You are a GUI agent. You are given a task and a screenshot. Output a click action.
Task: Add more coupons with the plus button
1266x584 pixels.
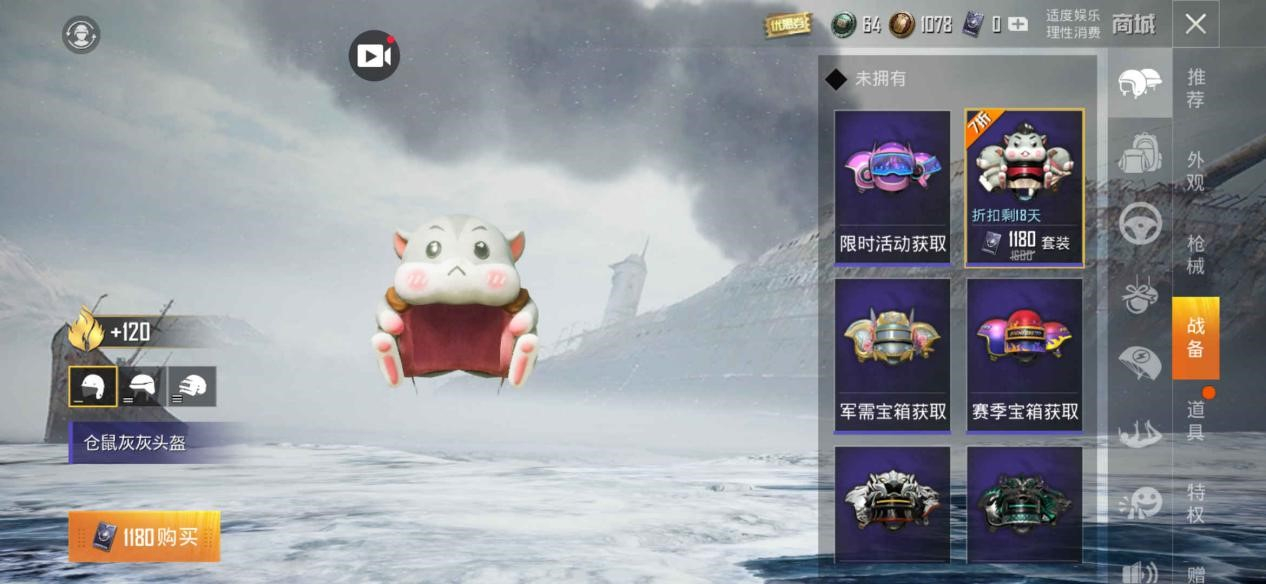click(x=1018, y=24)
